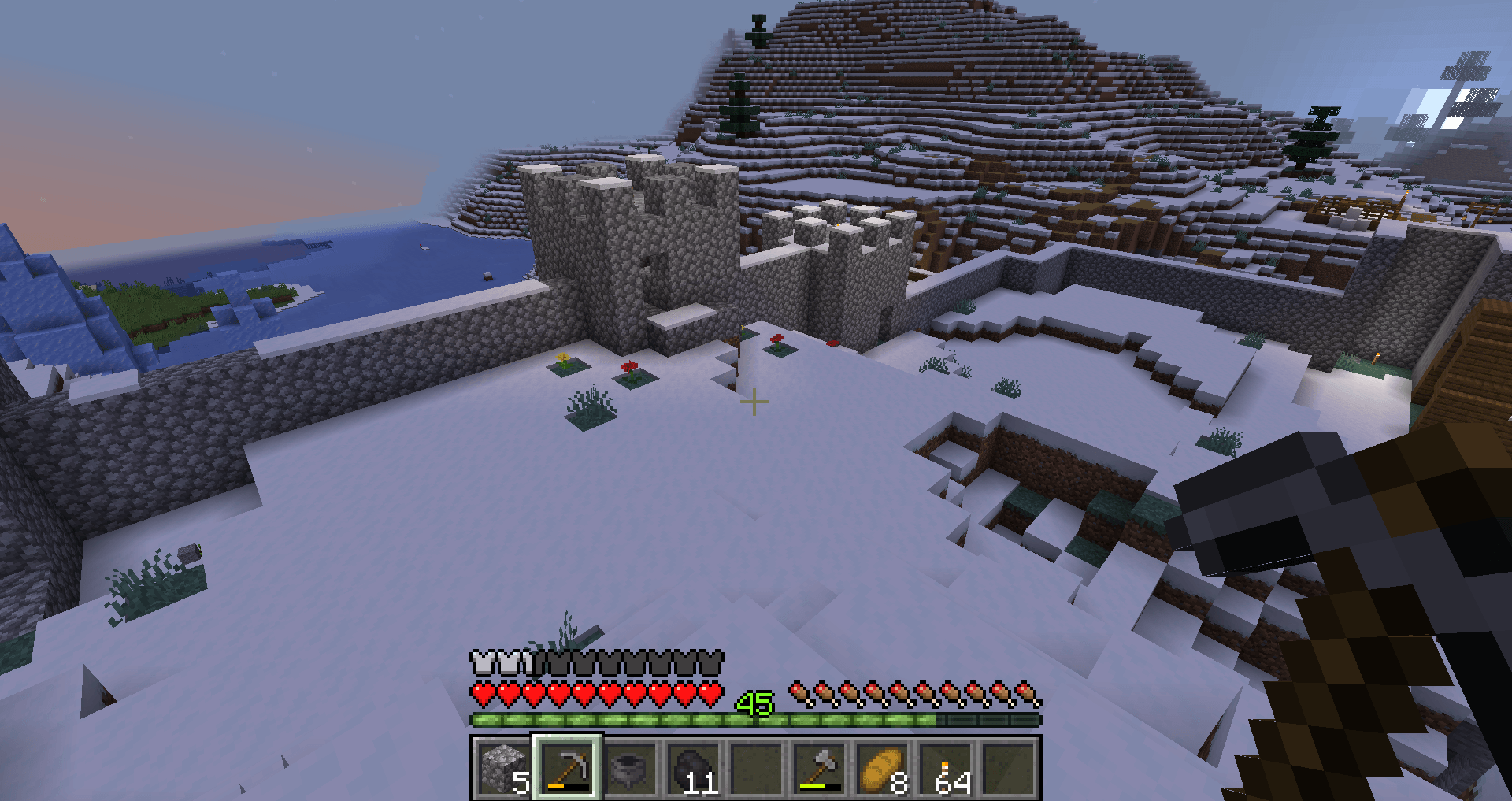Select the bread stack in the hotbar
Viewport: 1512px width, 801px height.
[883, 768]
